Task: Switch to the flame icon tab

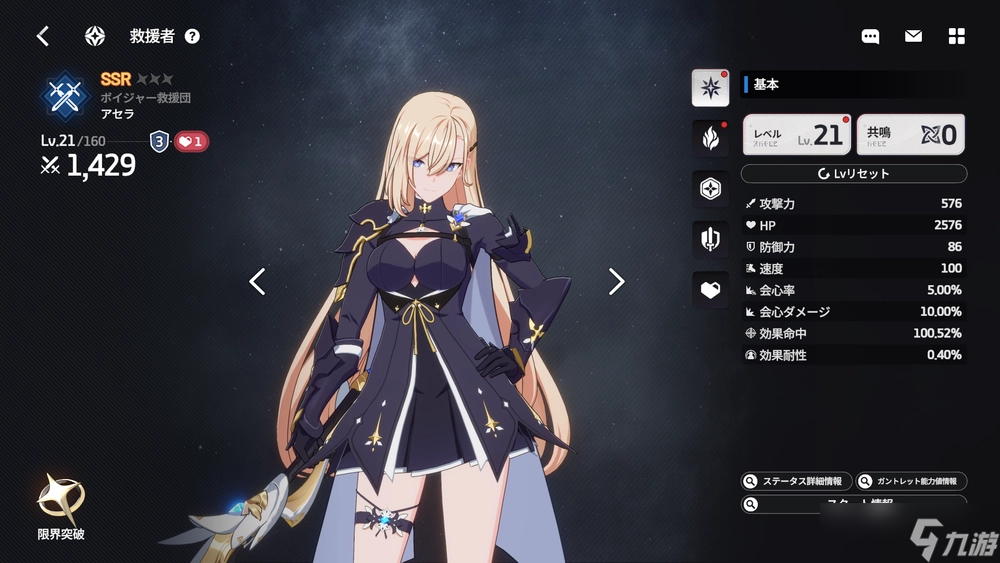Action: (710, 138)
